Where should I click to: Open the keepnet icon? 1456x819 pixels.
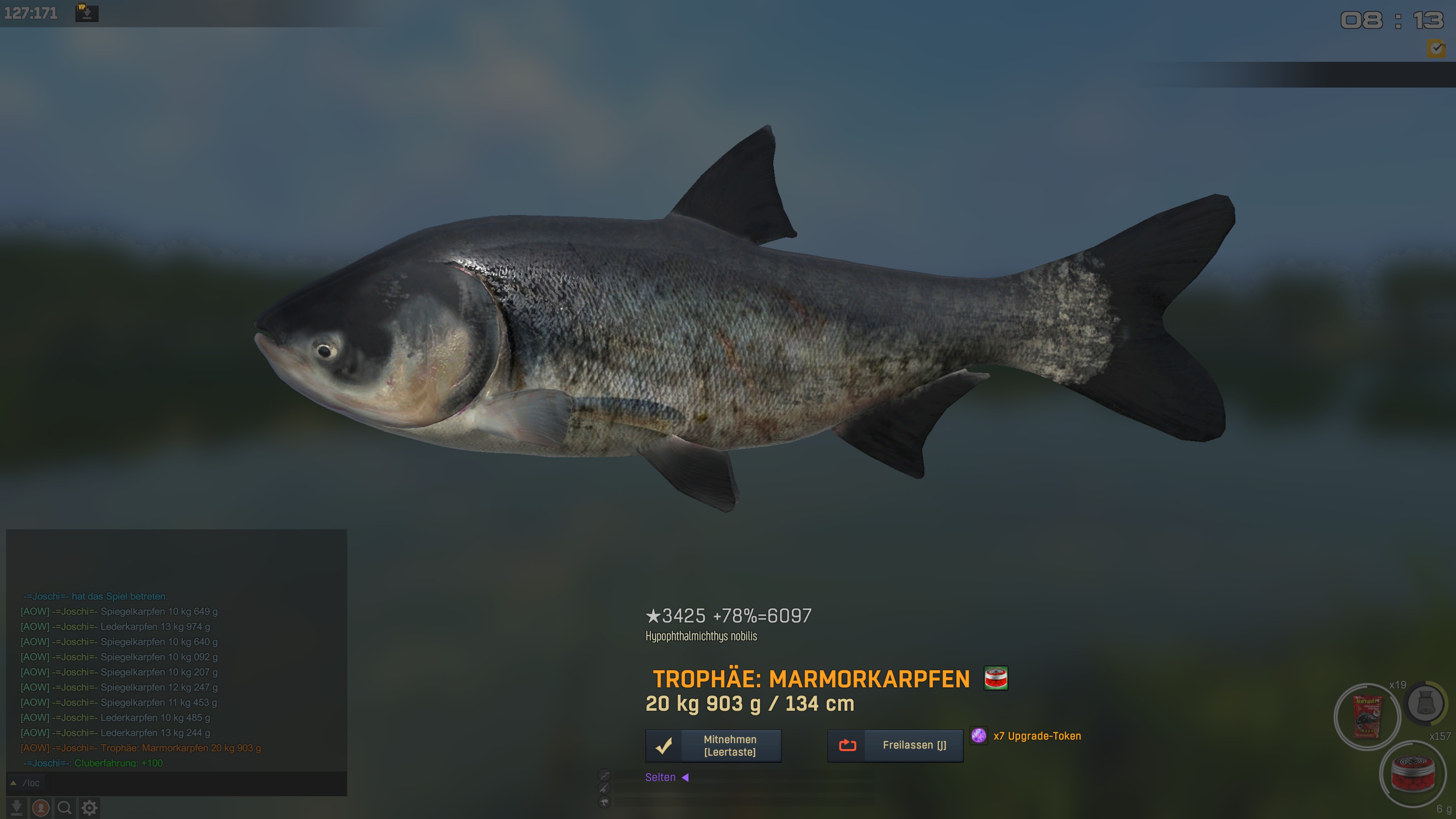click(x=1426, y=704)
